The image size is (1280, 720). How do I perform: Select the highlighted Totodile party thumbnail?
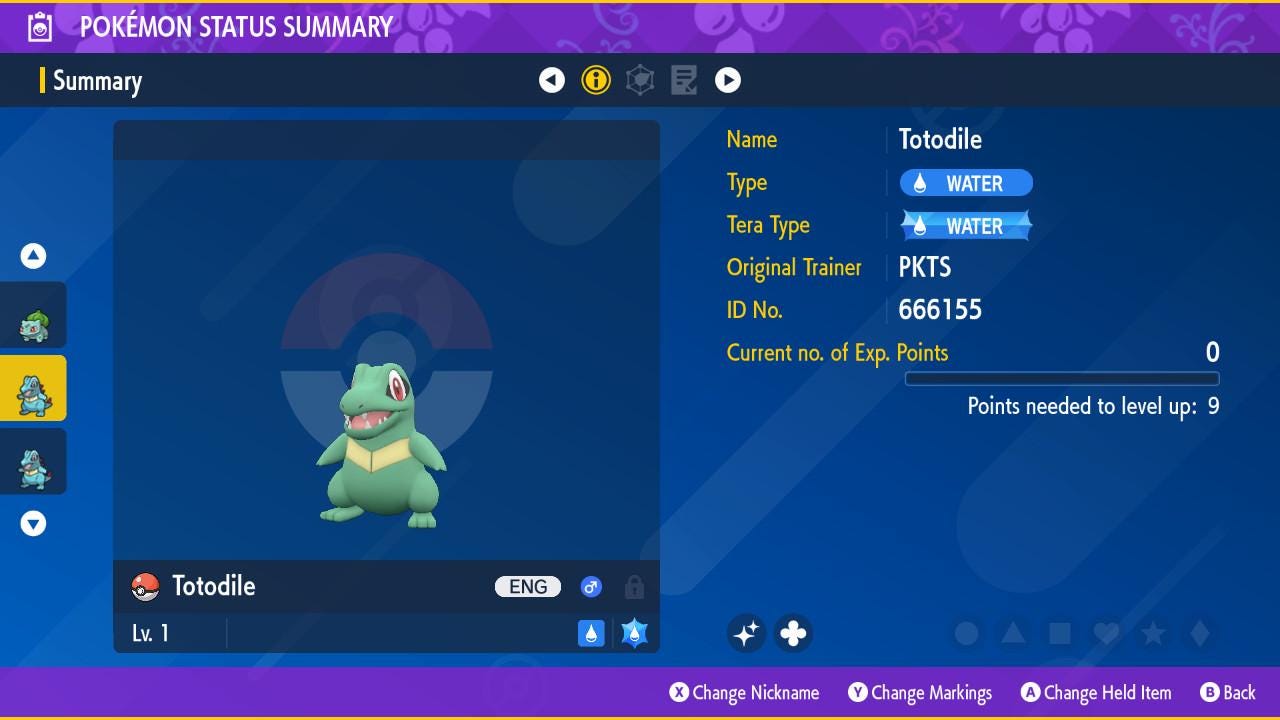34,389
